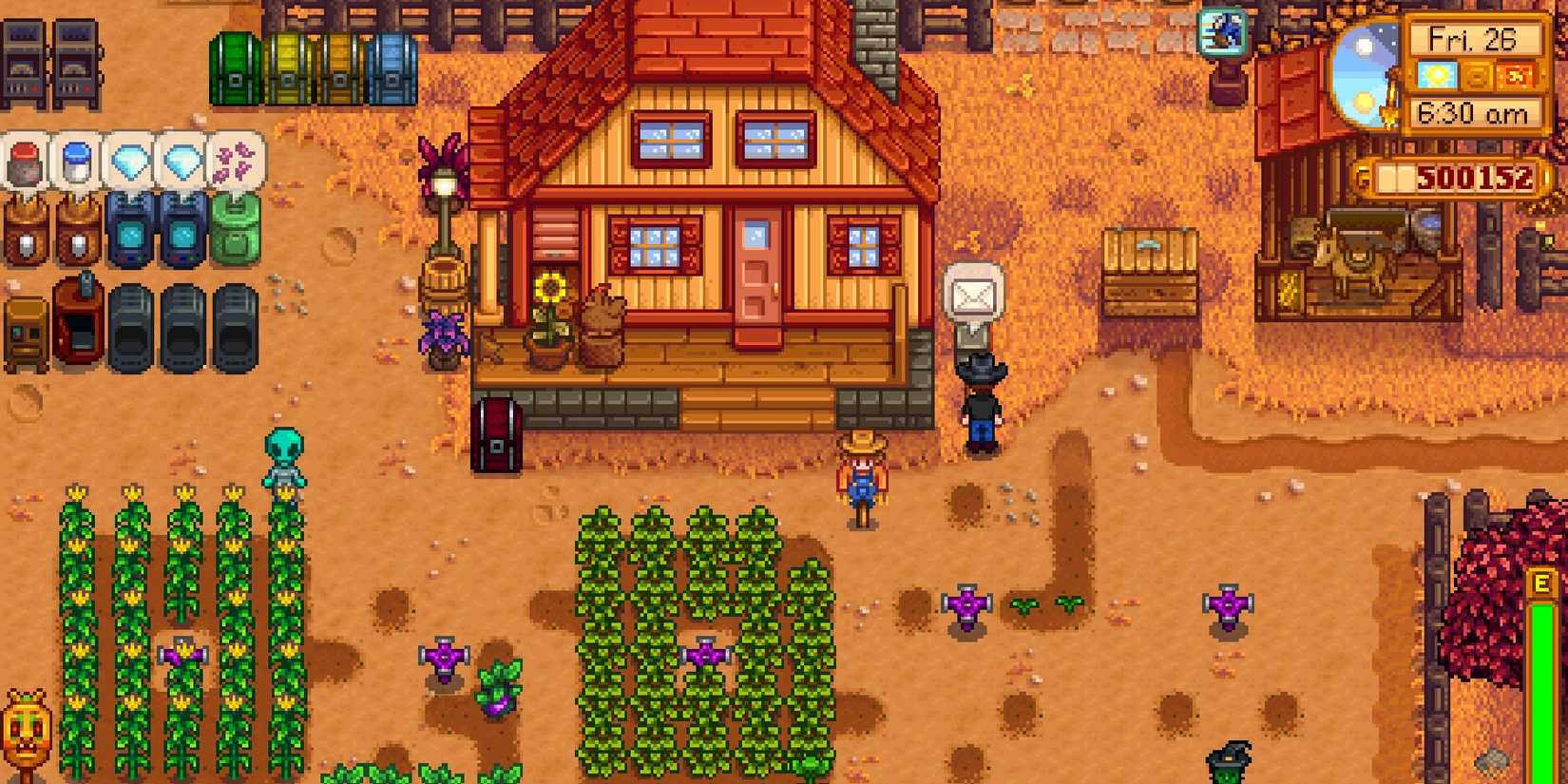Viewport: 1568px width, 784px height.
Task: Click the weather forecast sun icon
Action: (x=1439, y=76)
